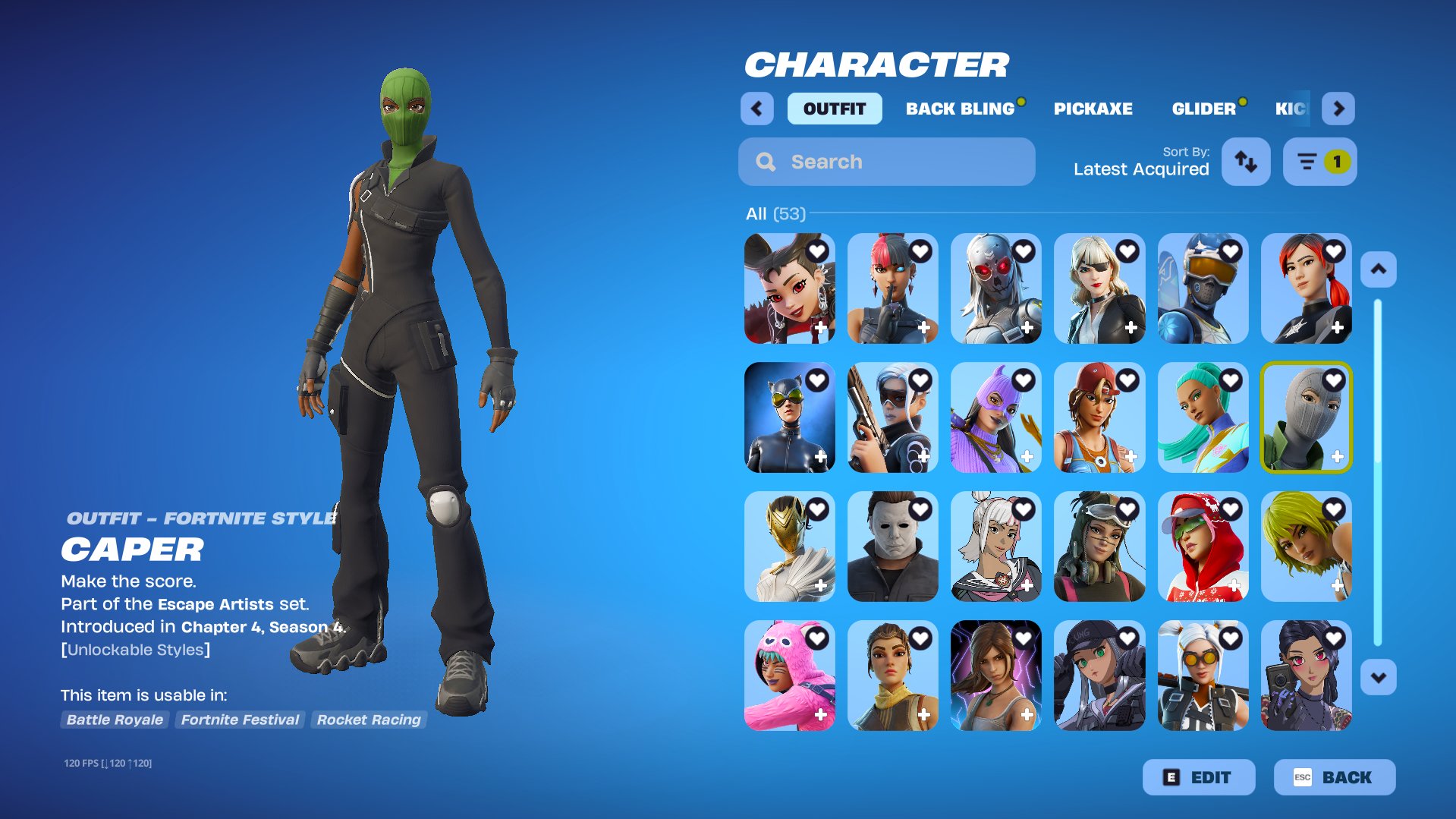Toggle the favorite heart on the selected Caper outfit
The image size is (1456, 819).
pos(1335,378)
